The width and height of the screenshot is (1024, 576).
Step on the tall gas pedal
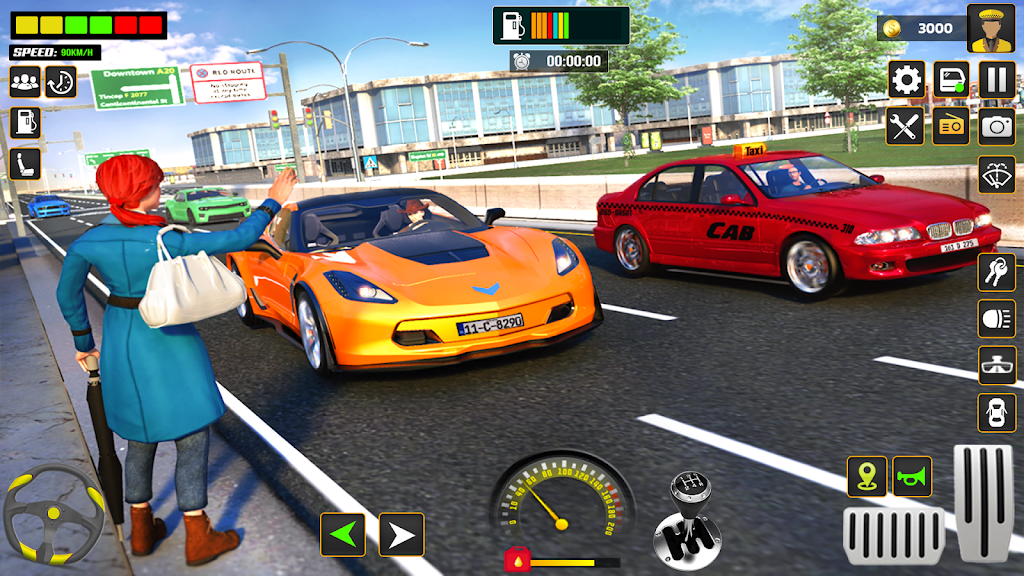(984, 500)
